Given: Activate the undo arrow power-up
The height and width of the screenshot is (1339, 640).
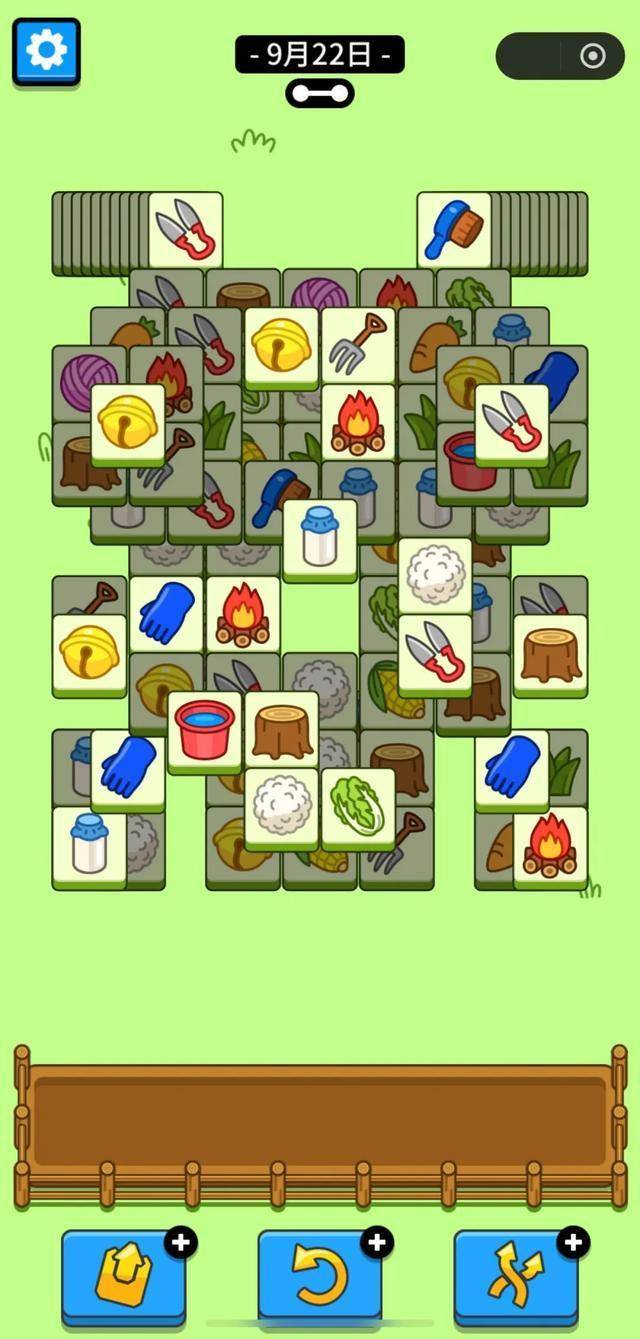Looking at the screenshot, I should coord(319,1277).
